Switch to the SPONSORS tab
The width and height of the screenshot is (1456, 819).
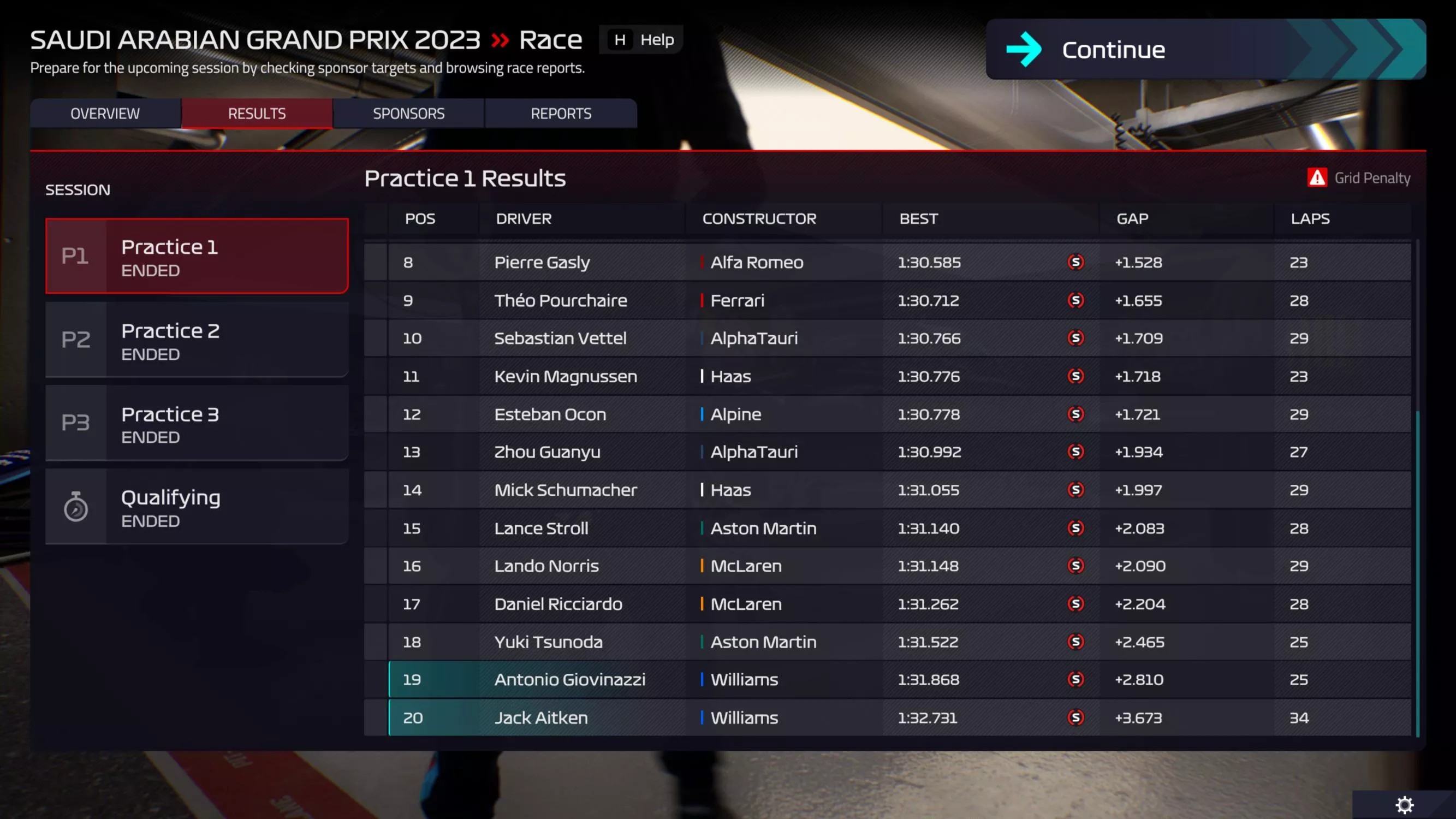(409, 113)
